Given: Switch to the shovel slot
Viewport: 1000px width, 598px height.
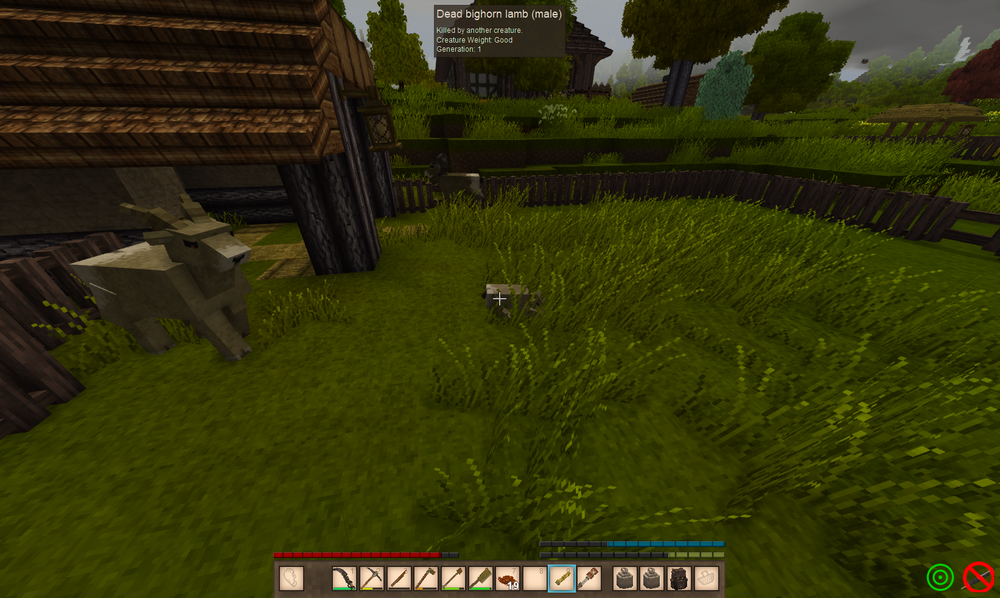Looking at the screenshot, I should click(453, 578).
